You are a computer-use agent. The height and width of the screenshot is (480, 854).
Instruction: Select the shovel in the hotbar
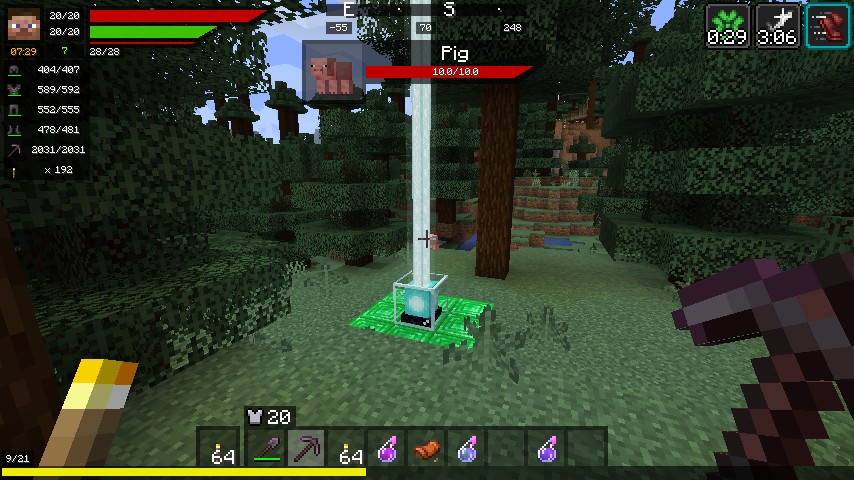pos(265,450)
